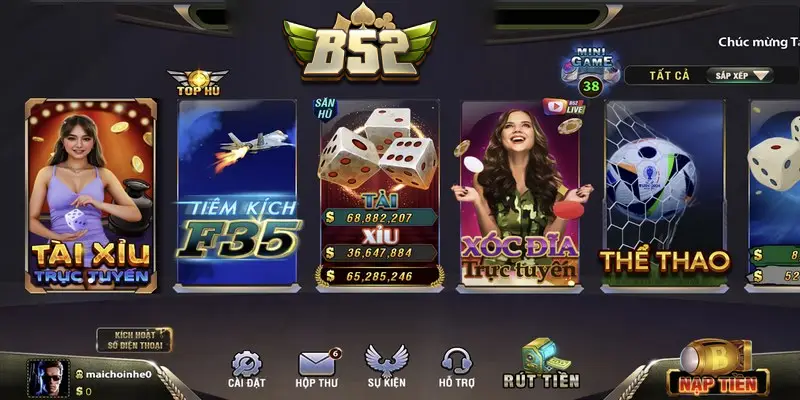Select the Tài Xỉu dice game card
The width and height of the screenshot is (800, 400).
[380, 194]
